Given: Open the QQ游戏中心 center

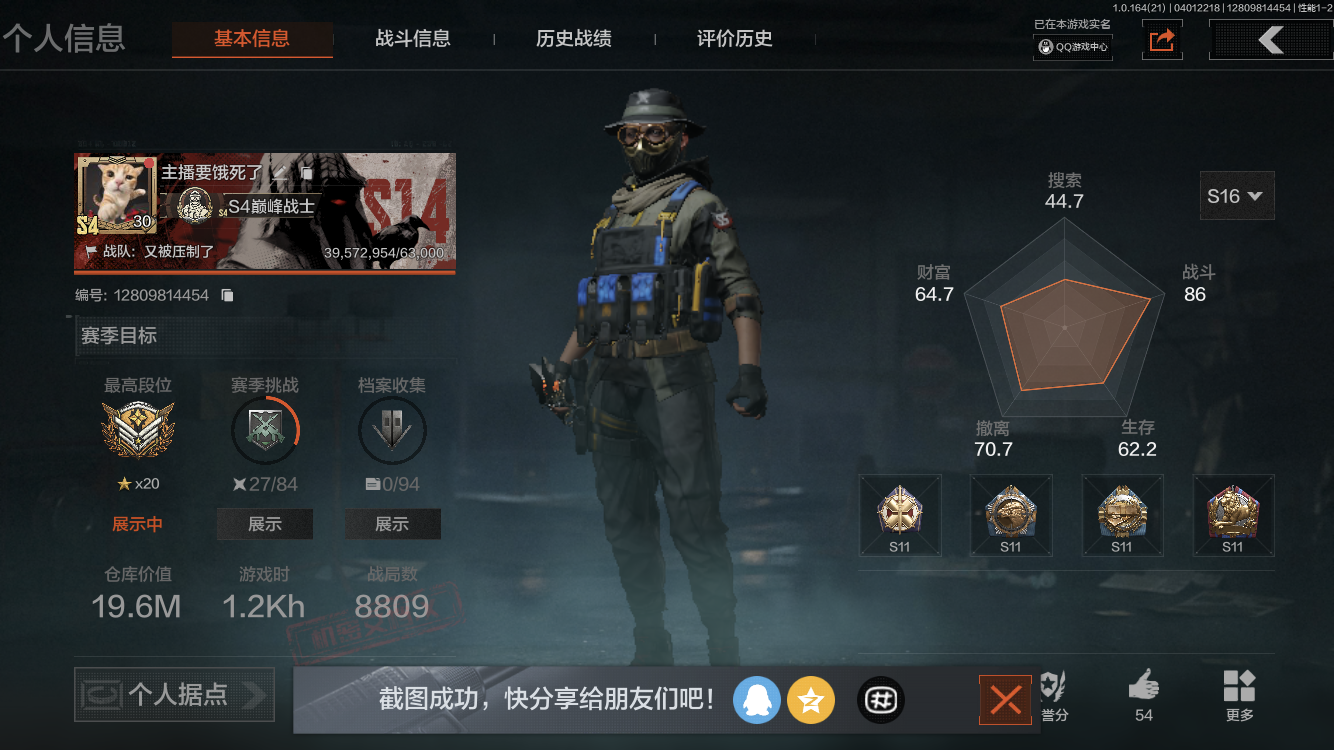Looking at the screenshot, I should (x=1071, y=46).
